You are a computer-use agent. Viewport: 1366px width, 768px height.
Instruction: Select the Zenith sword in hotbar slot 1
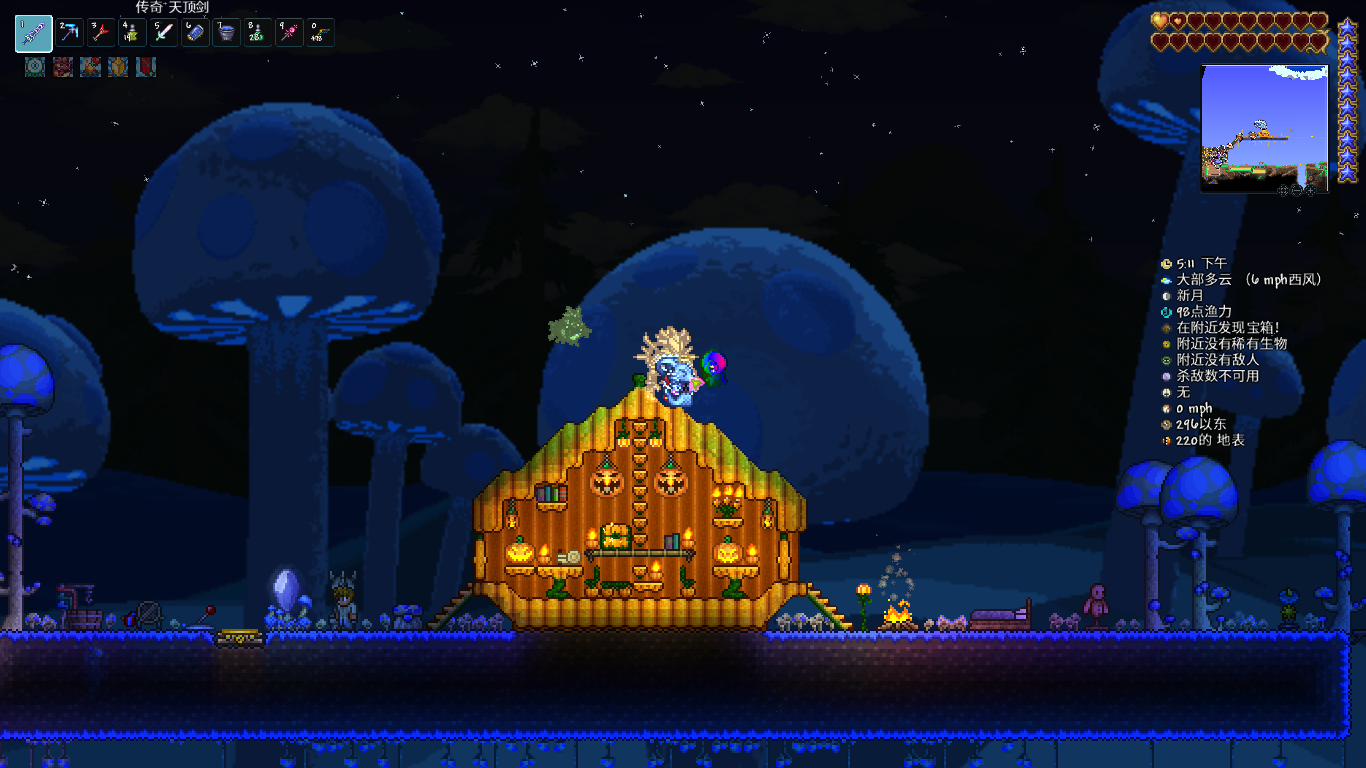click(x=33, y=33)
